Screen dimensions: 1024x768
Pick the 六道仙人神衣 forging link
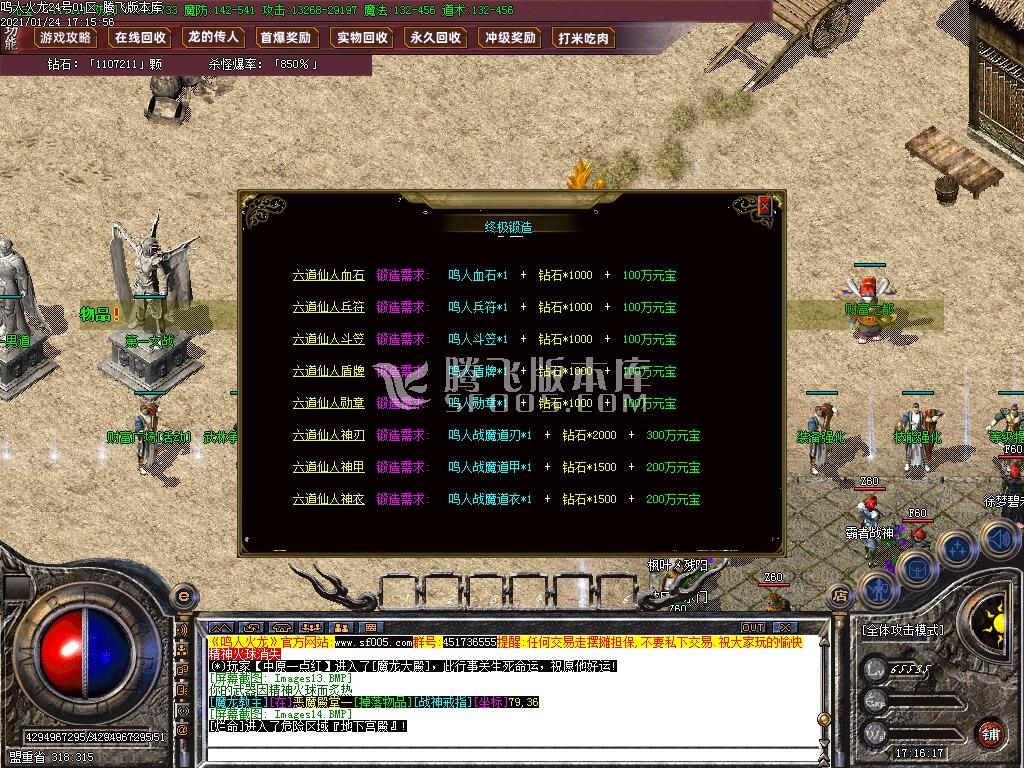click(x=328, y=499)
